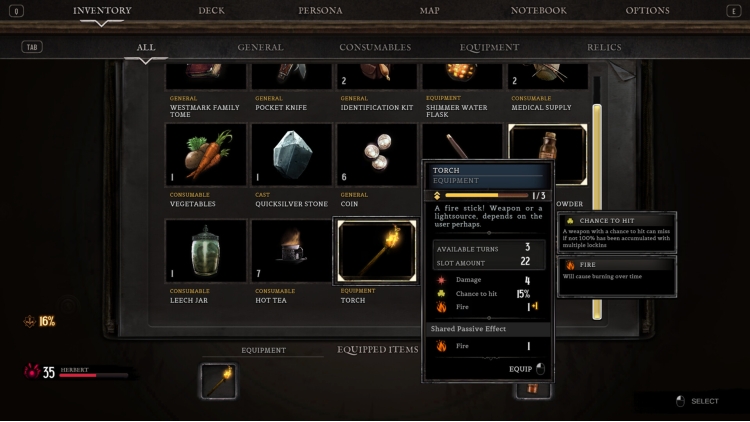Select the Hot Tea consumable
Viewport: 750px width, 422px height.
[x=291, y=251]
